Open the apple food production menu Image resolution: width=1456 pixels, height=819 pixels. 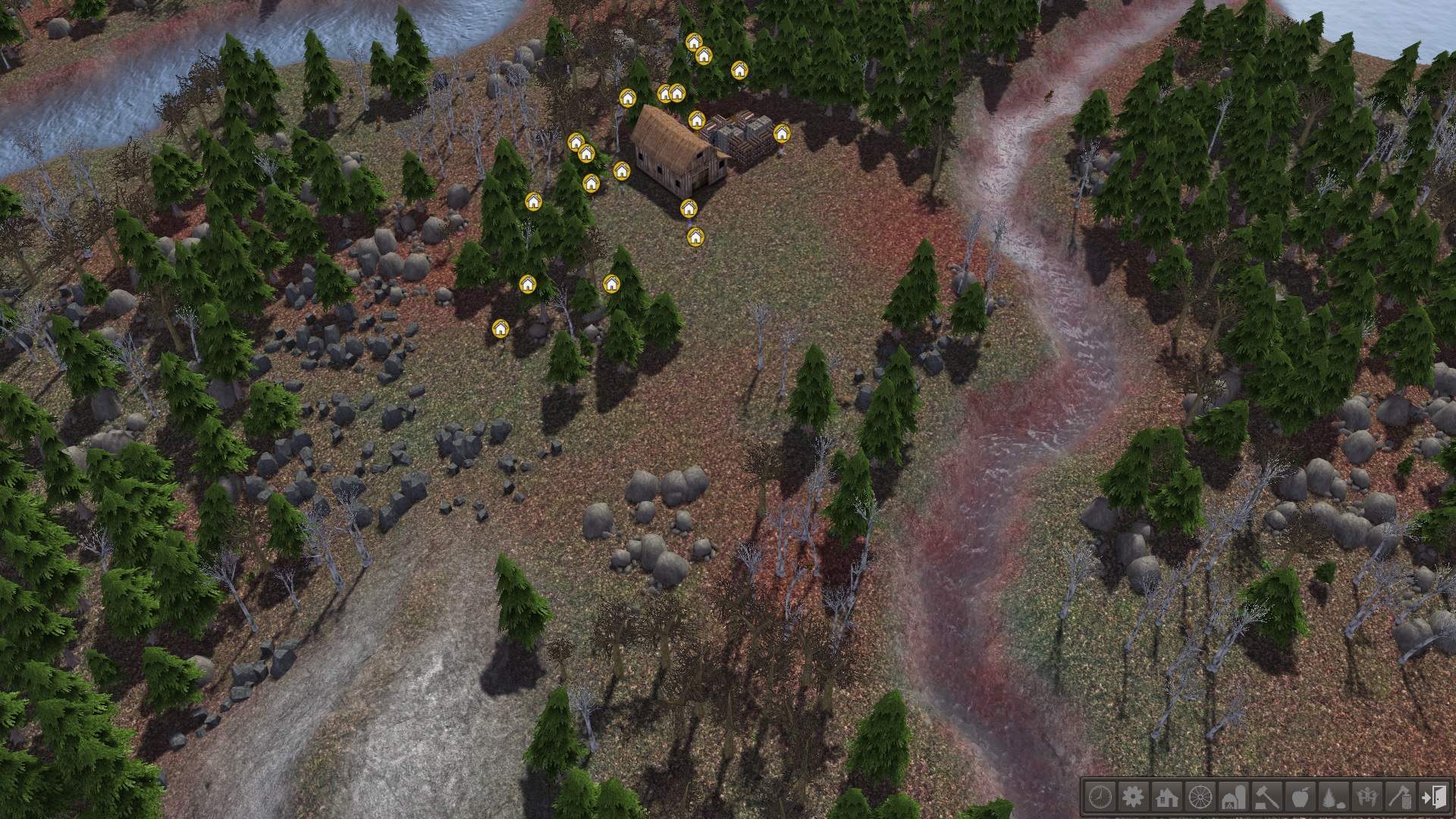1301,797
